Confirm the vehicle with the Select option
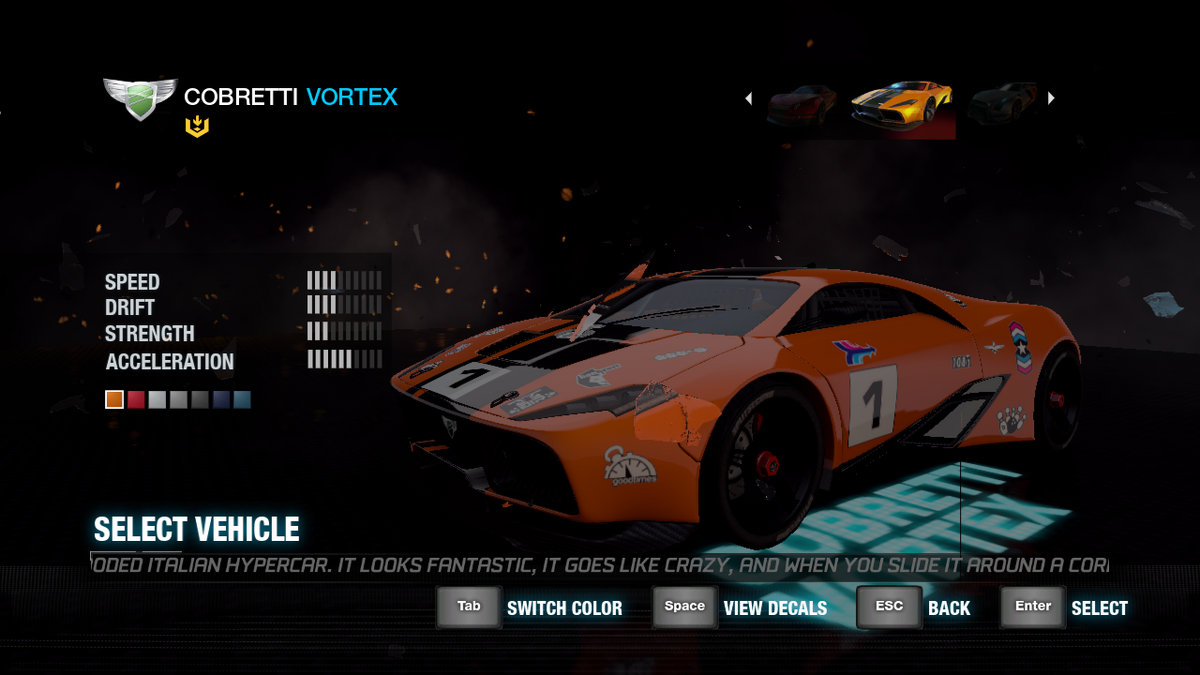 (x=1099, y=608)
